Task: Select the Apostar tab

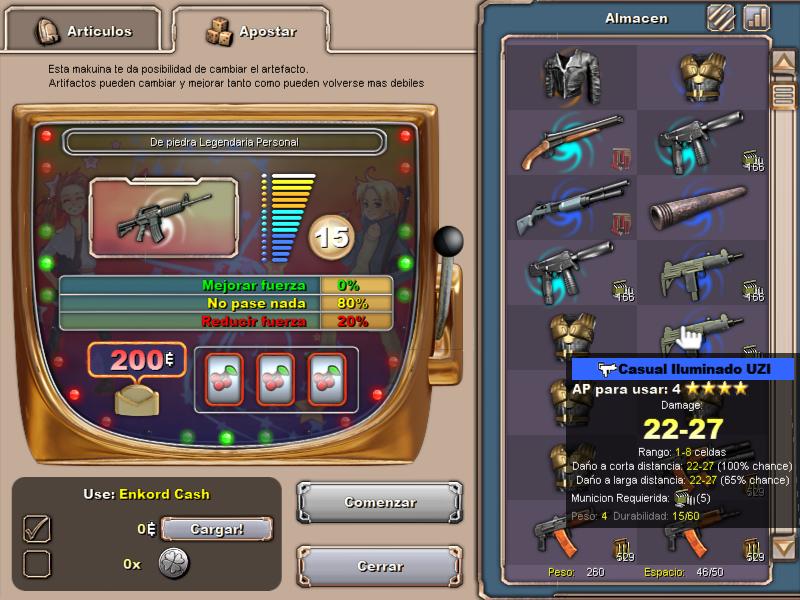Action: 251,31
